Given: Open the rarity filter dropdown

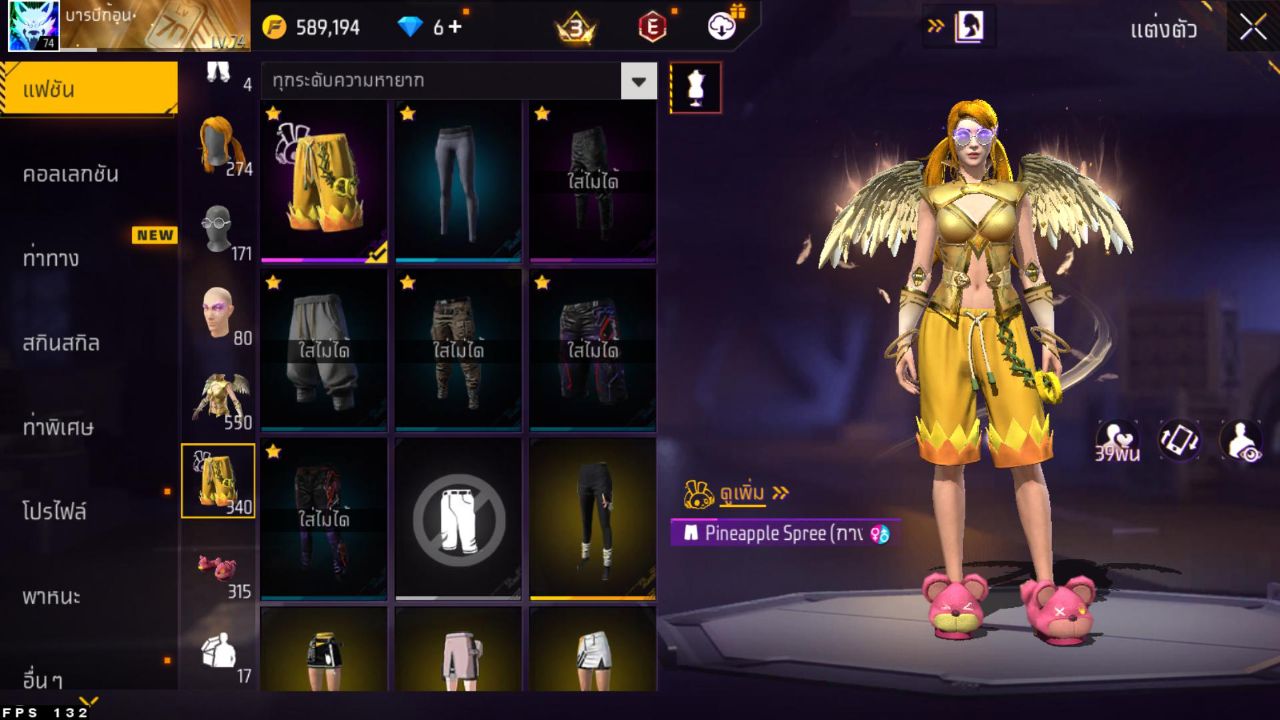Looking at the screenshot, I should click(x=638, y=81).
